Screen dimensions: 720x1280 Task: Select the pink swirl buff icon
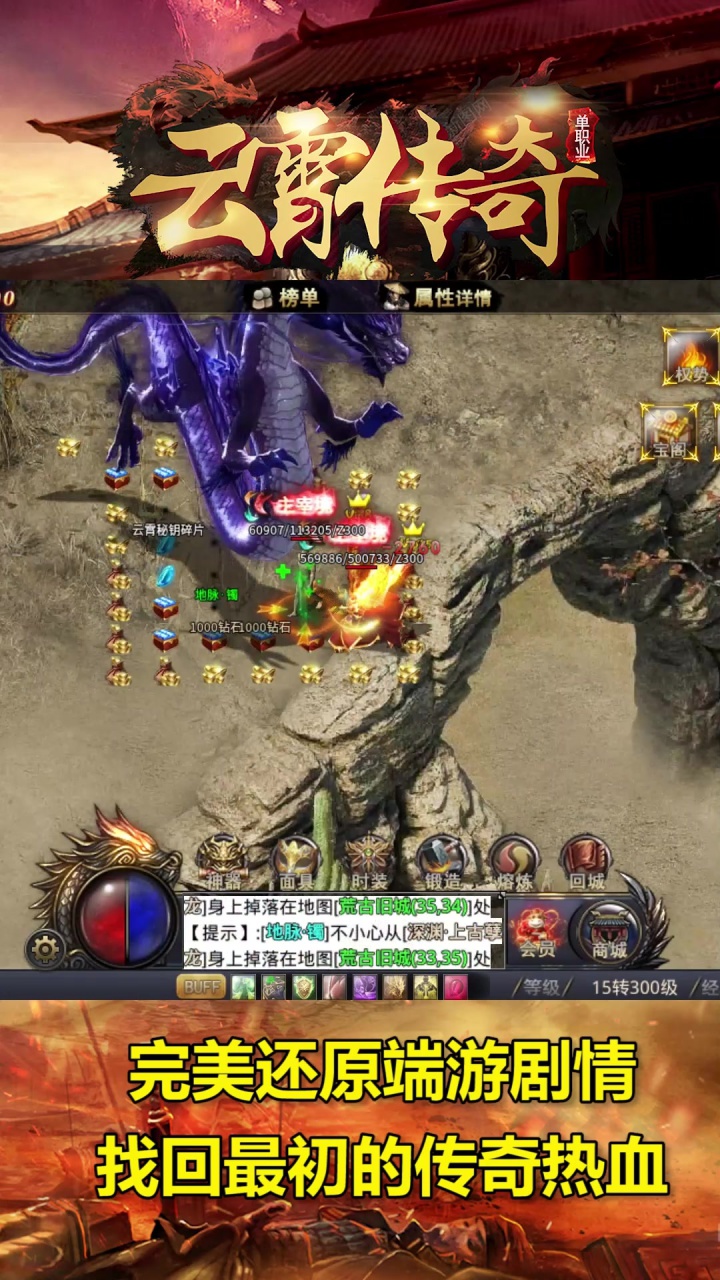click(455, 987)
